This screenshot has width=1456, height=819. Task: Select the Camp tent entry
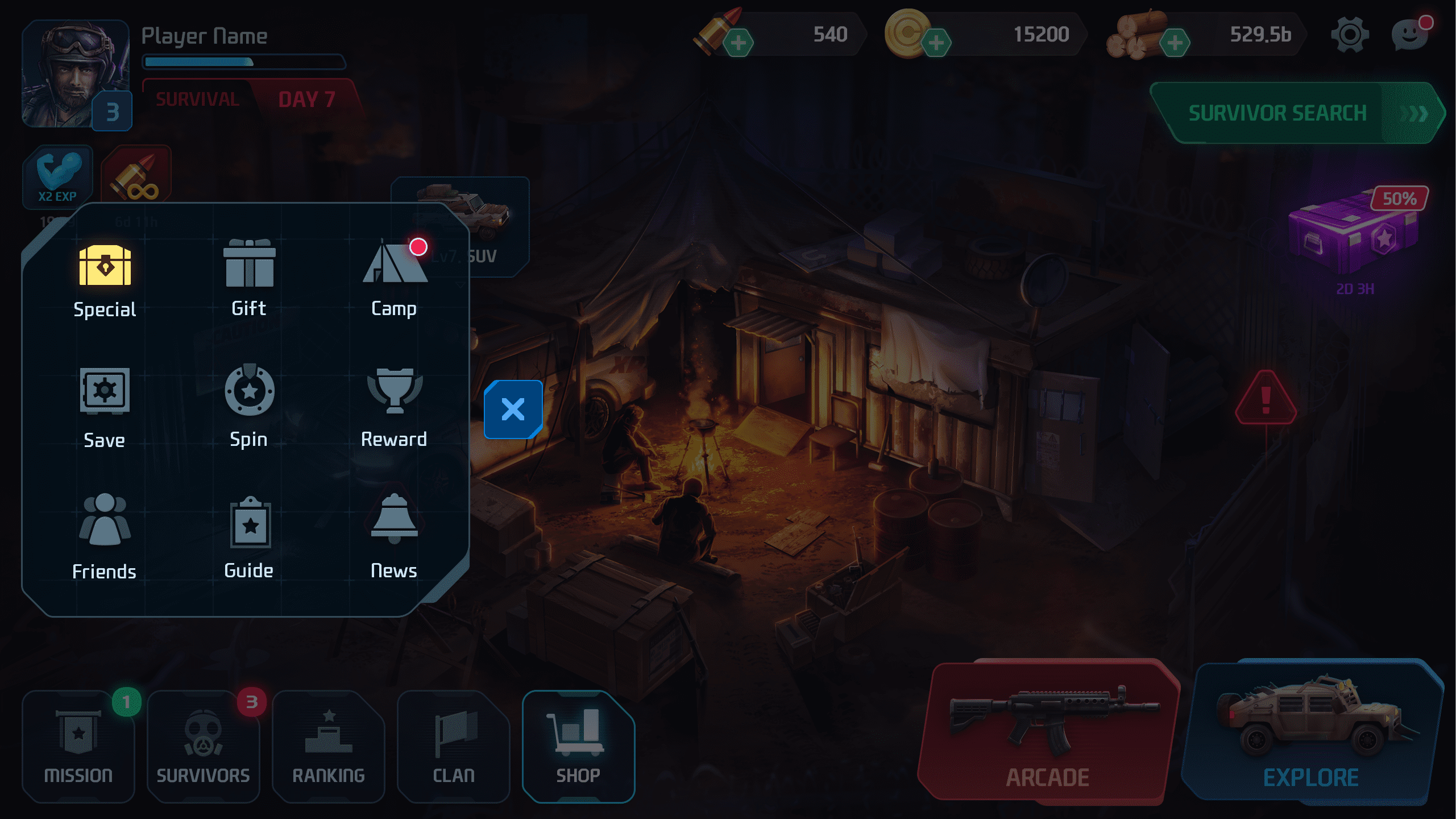point(395,279)
